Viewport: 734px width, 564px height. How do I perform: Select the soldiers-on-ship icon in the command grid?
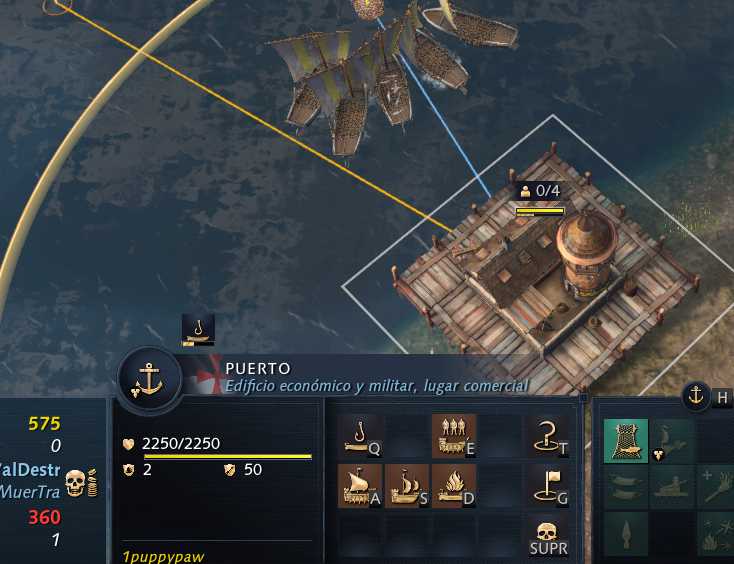453,436
